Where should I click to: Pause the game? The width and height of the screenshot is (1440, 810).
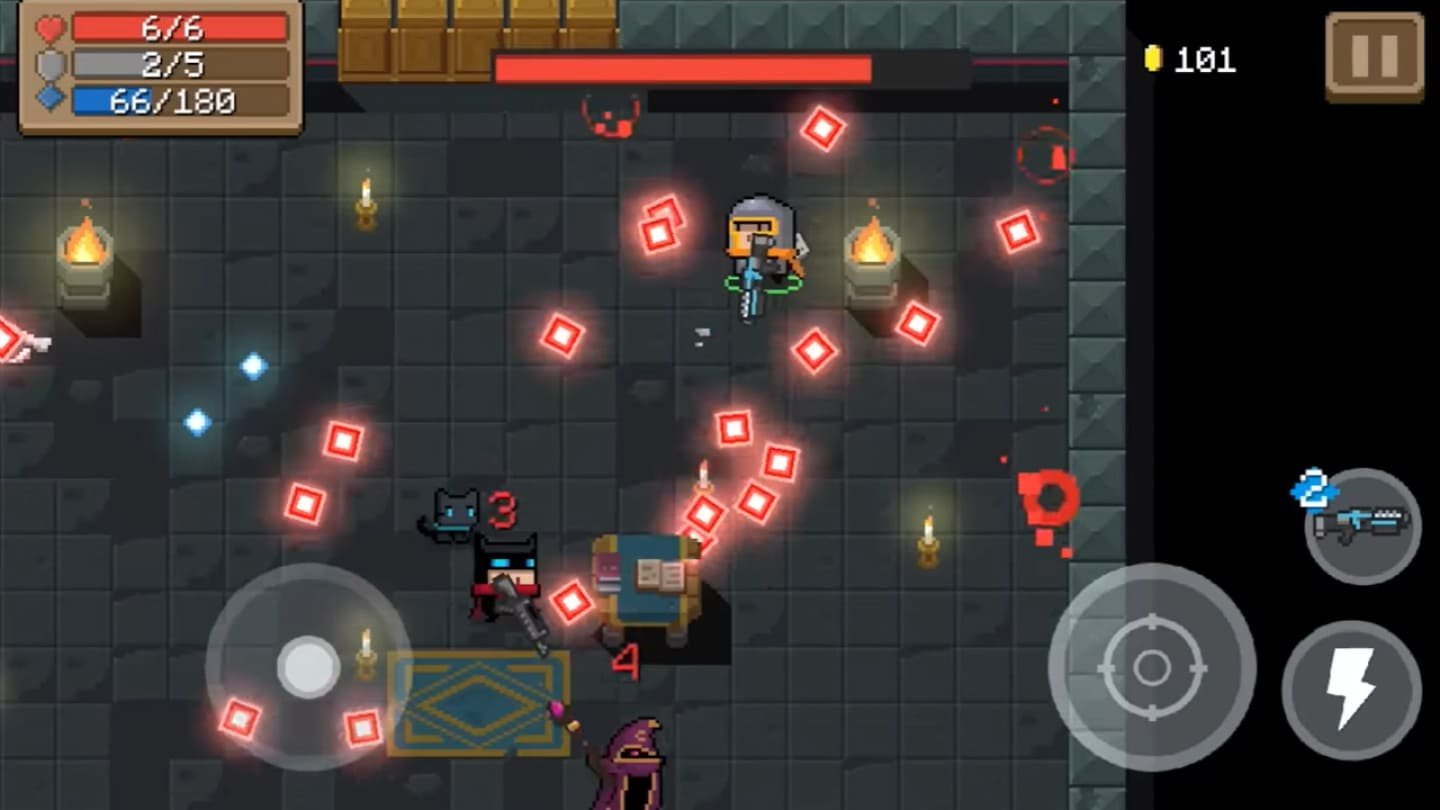tap(1374, 56)
